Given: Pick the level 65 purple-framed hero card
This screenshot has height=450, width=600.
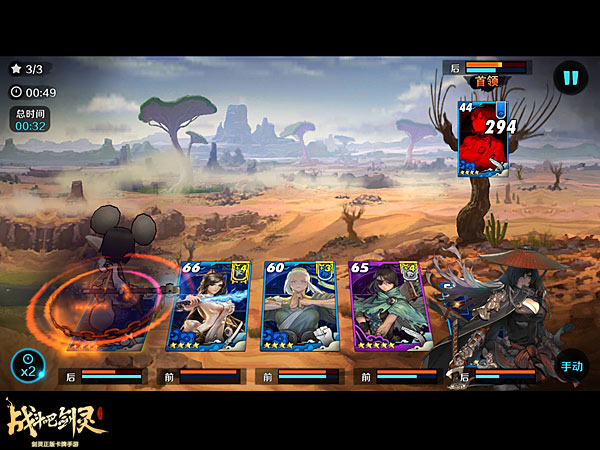Looking at the screenshot, I should (x=389, y=305).
